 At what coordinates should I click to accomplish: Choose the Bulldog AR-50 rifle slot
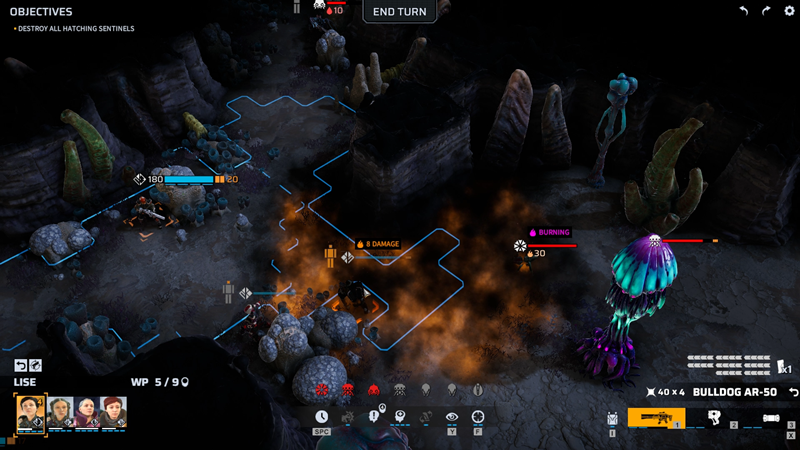pos(657,418)
